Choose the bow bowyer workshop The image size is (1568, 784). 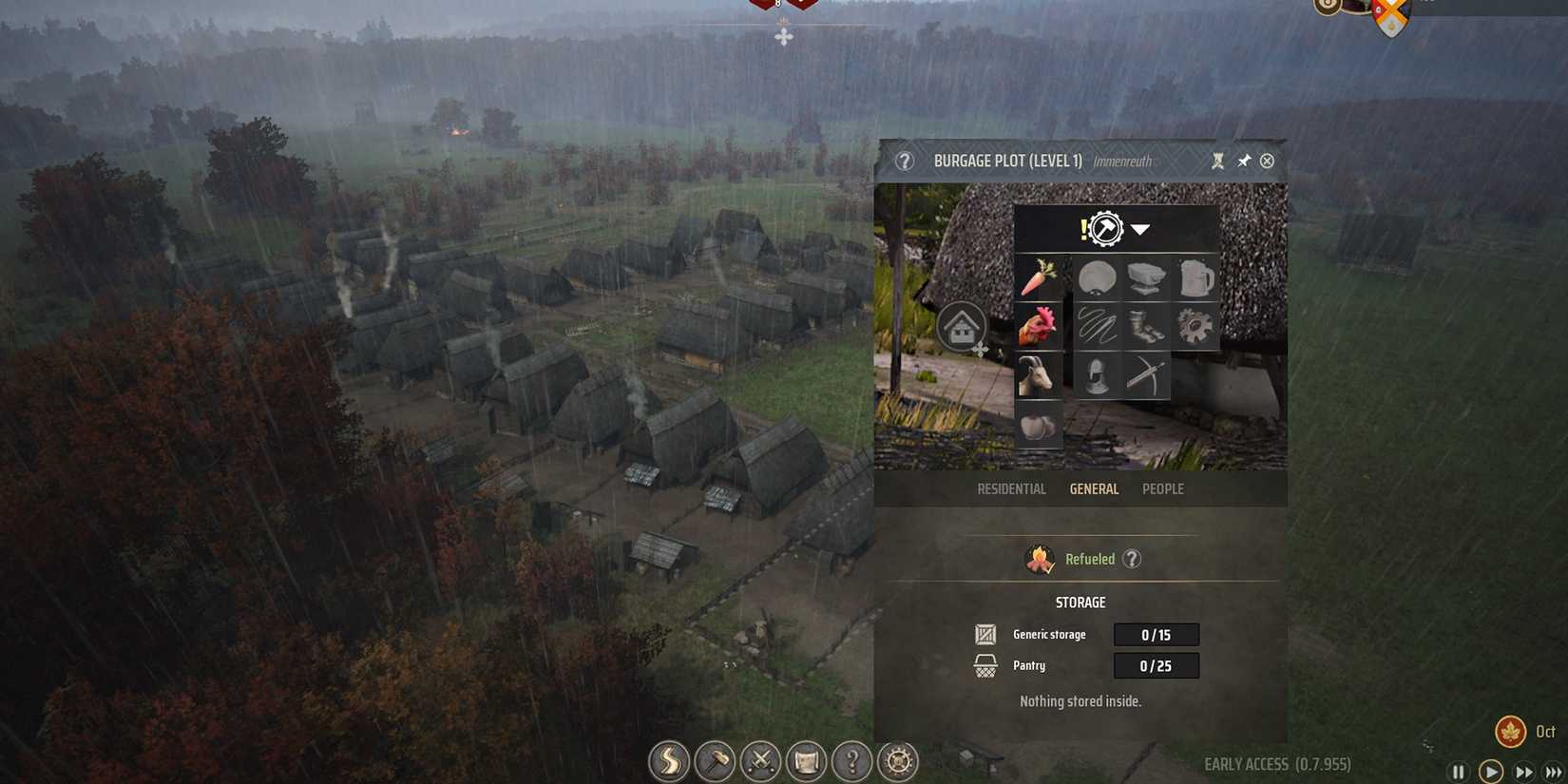click(x=1146, y=375)
